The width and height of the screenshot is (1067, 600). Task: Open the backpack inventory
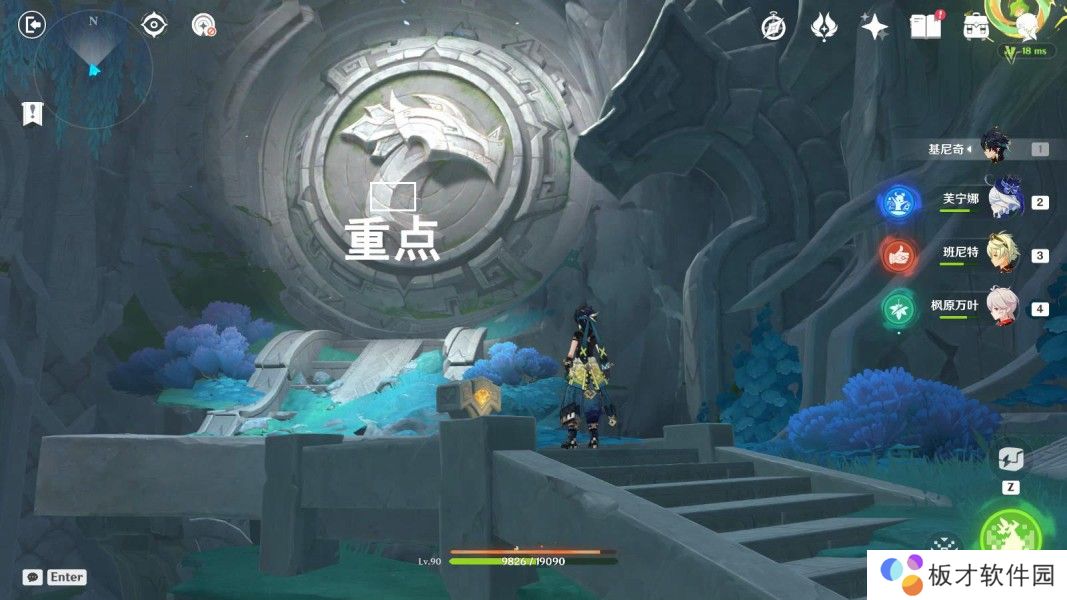[x=976, y=27]
